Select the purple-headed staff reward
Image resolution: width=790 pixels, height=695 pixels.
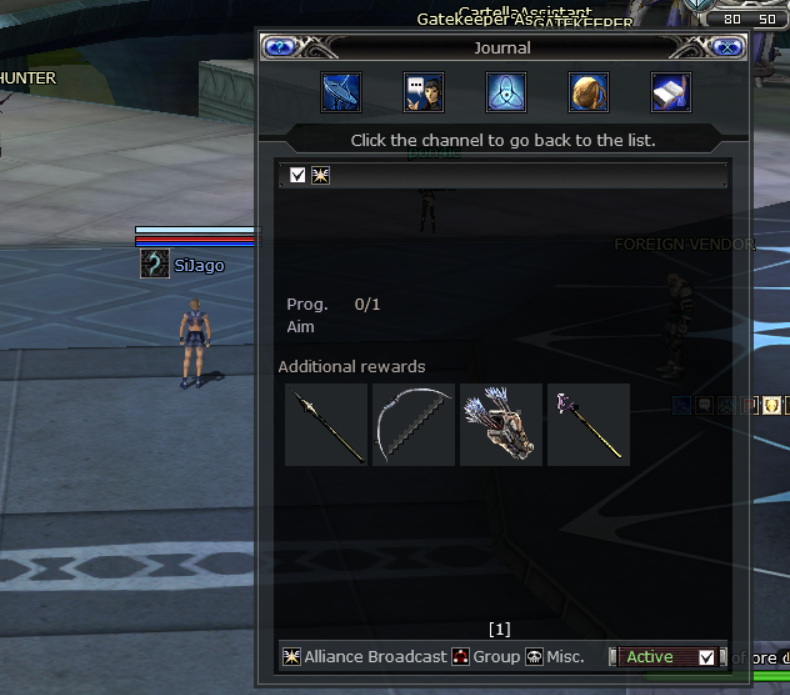[x=588, y=425]
